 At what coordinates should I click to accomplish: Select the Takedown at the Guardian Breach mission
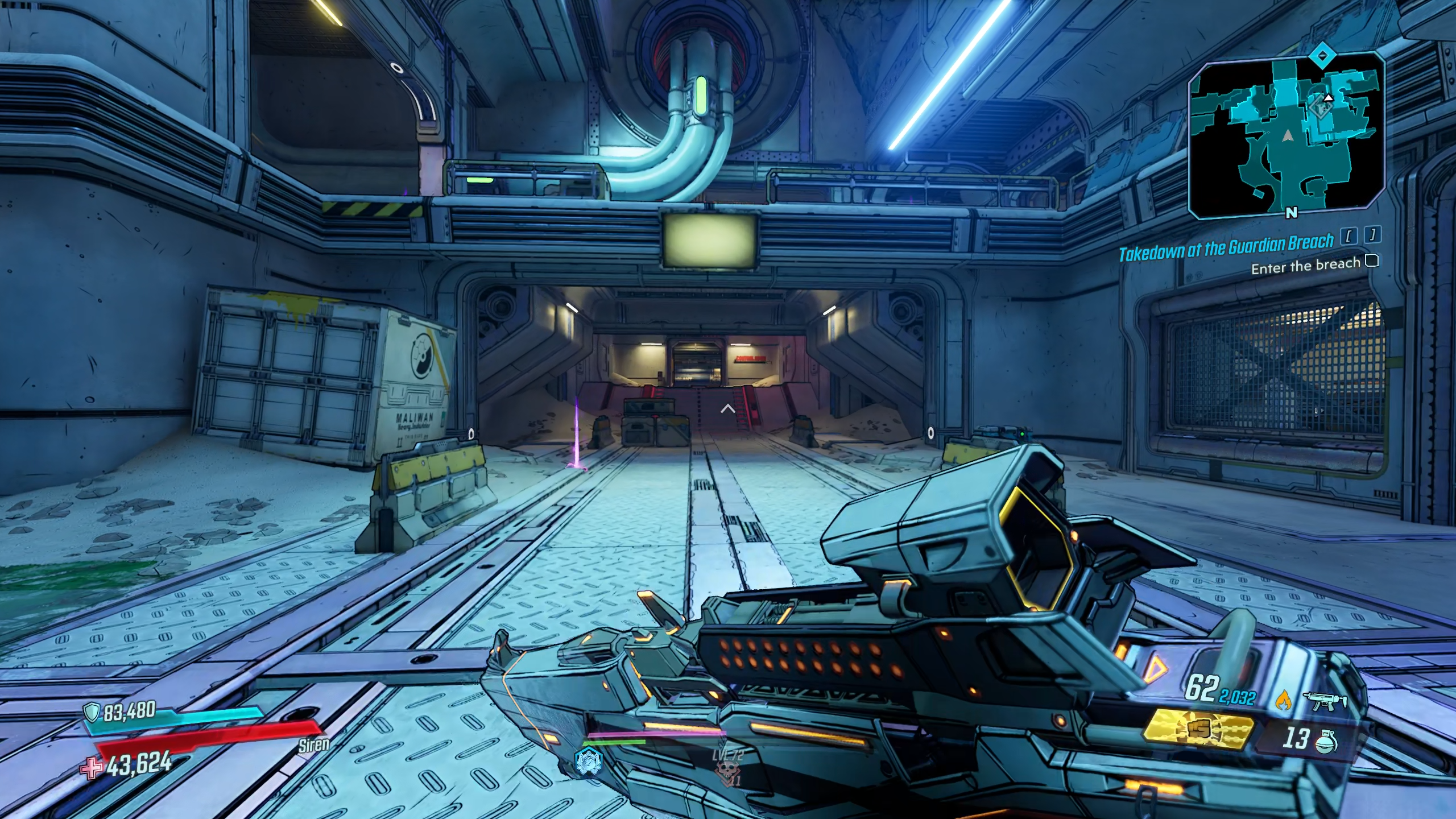1226,248
